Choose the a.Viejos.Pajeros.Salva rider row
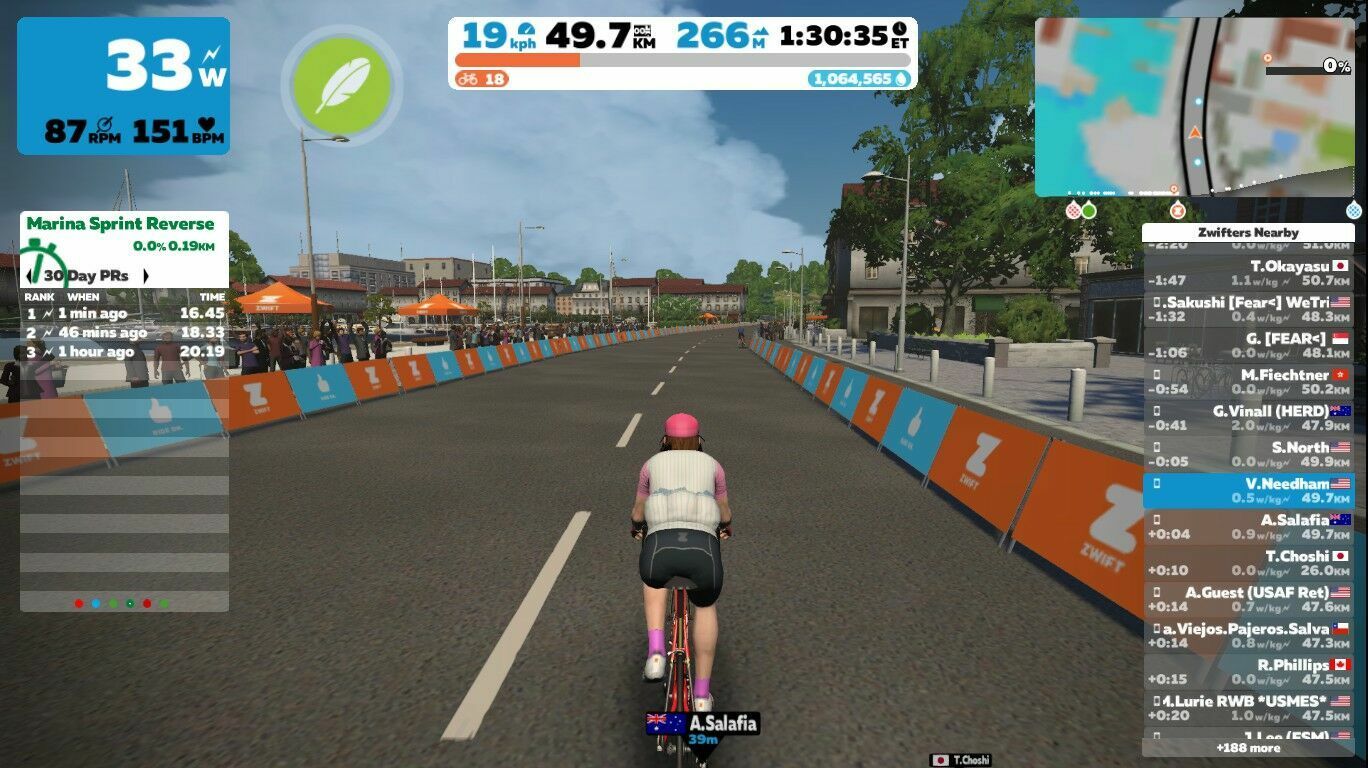The width and height of the screenshot is (1368, 768). point(1247,635)
